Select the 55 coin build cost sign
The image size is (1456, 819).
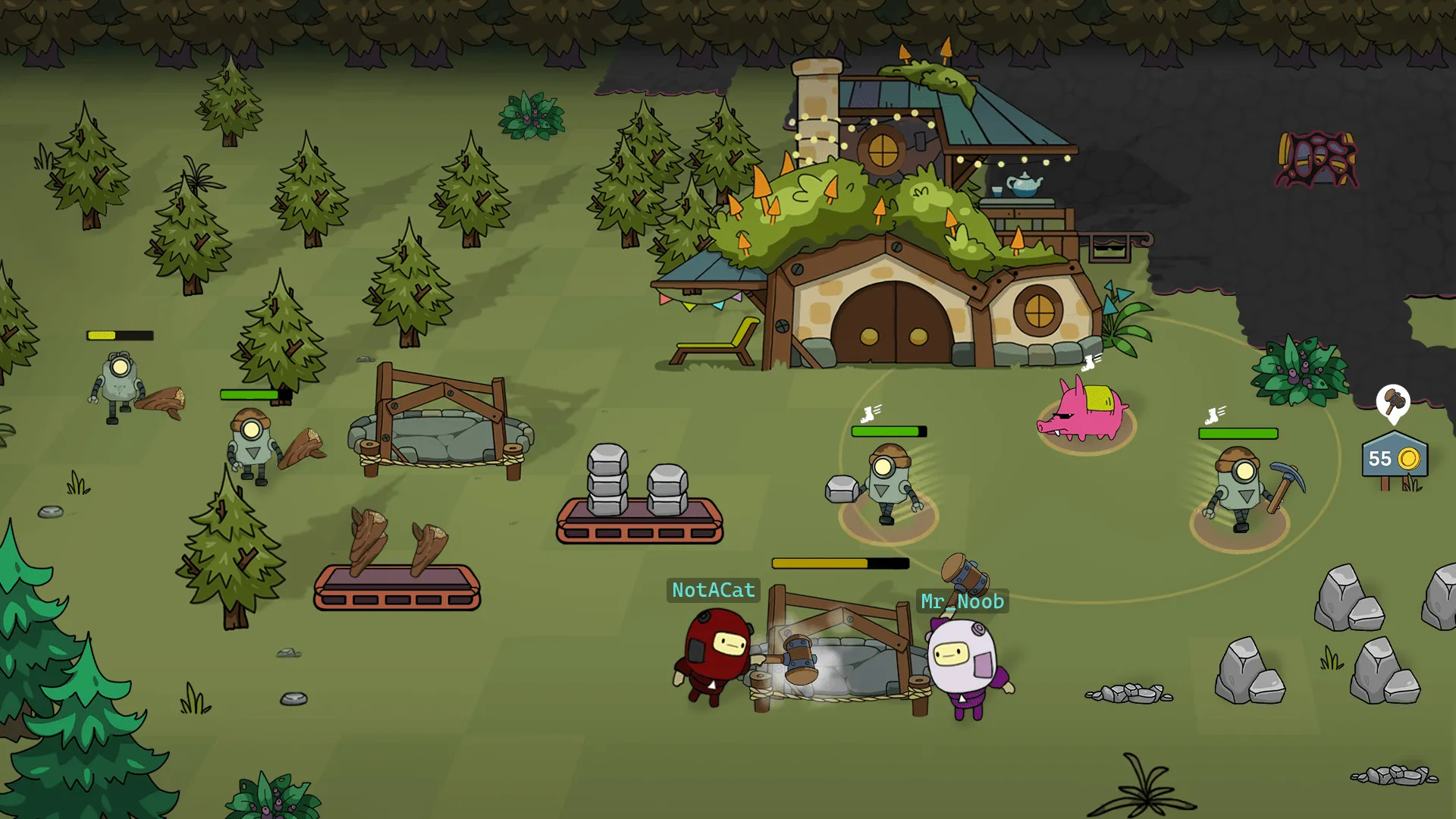[1394, 457]
